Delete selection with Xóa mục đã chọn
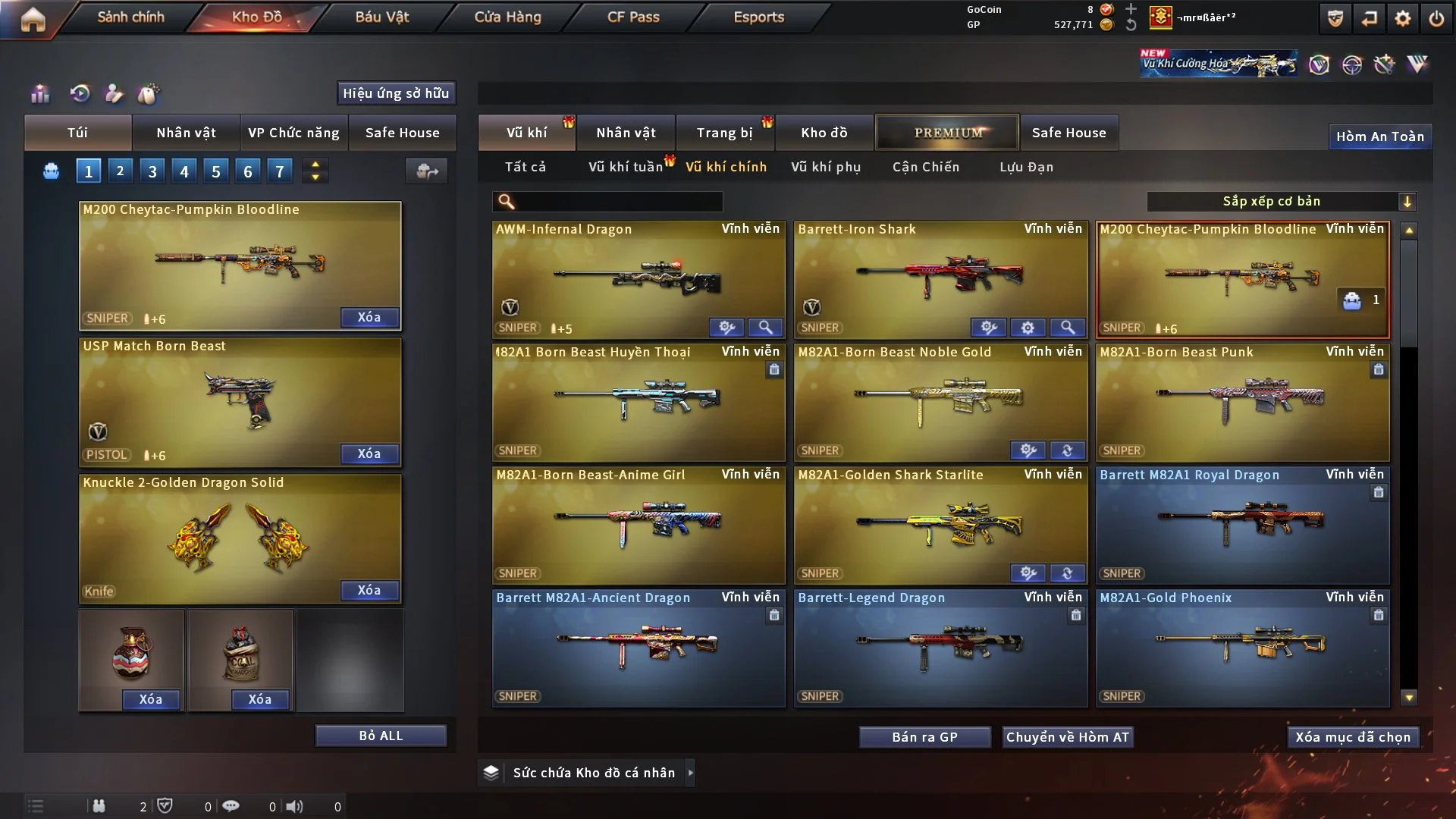This screenshot has width=1456, height=819. tap(1352, 737)
